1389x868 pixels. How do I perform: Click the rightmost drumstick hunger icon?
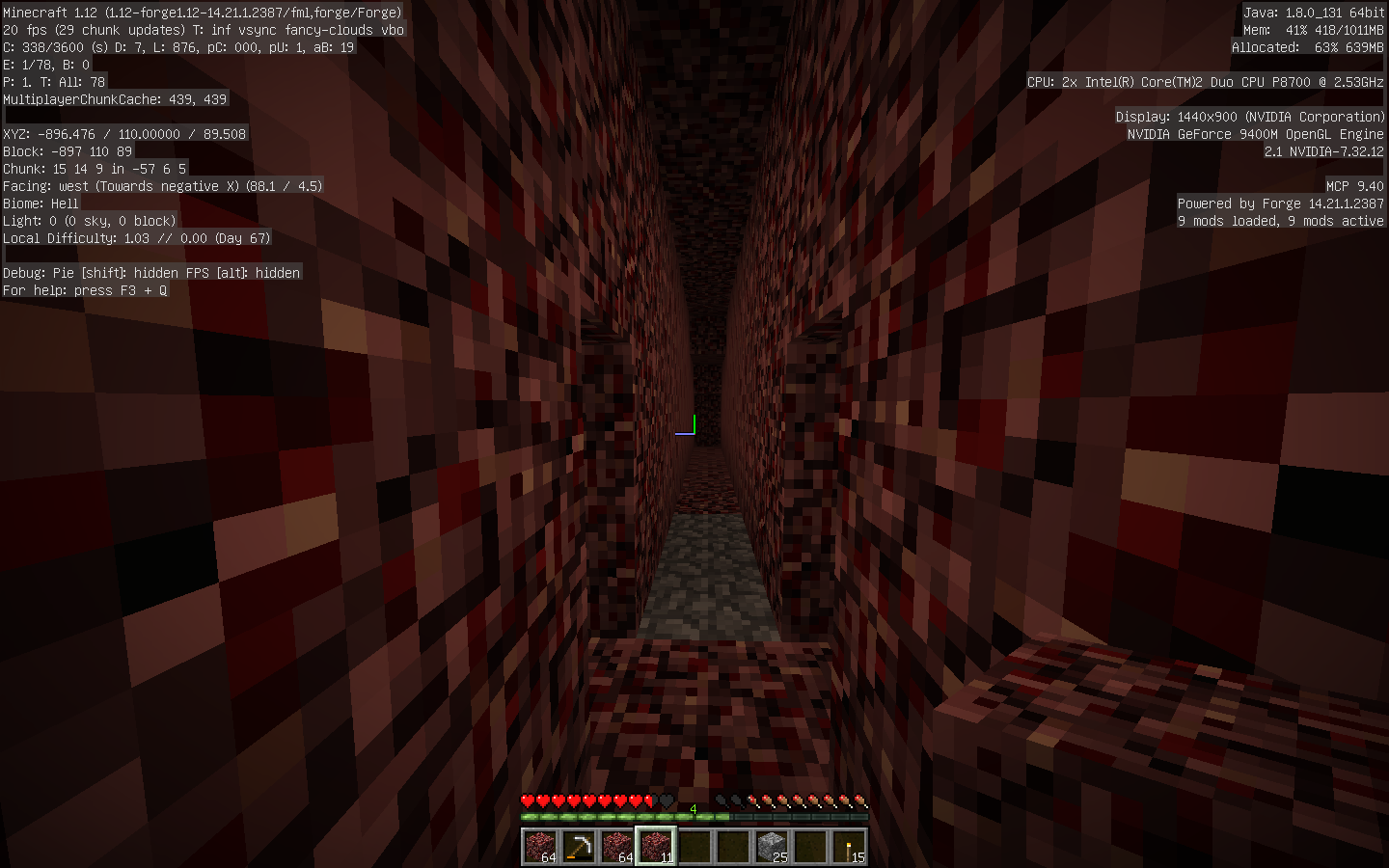[861, 800]
